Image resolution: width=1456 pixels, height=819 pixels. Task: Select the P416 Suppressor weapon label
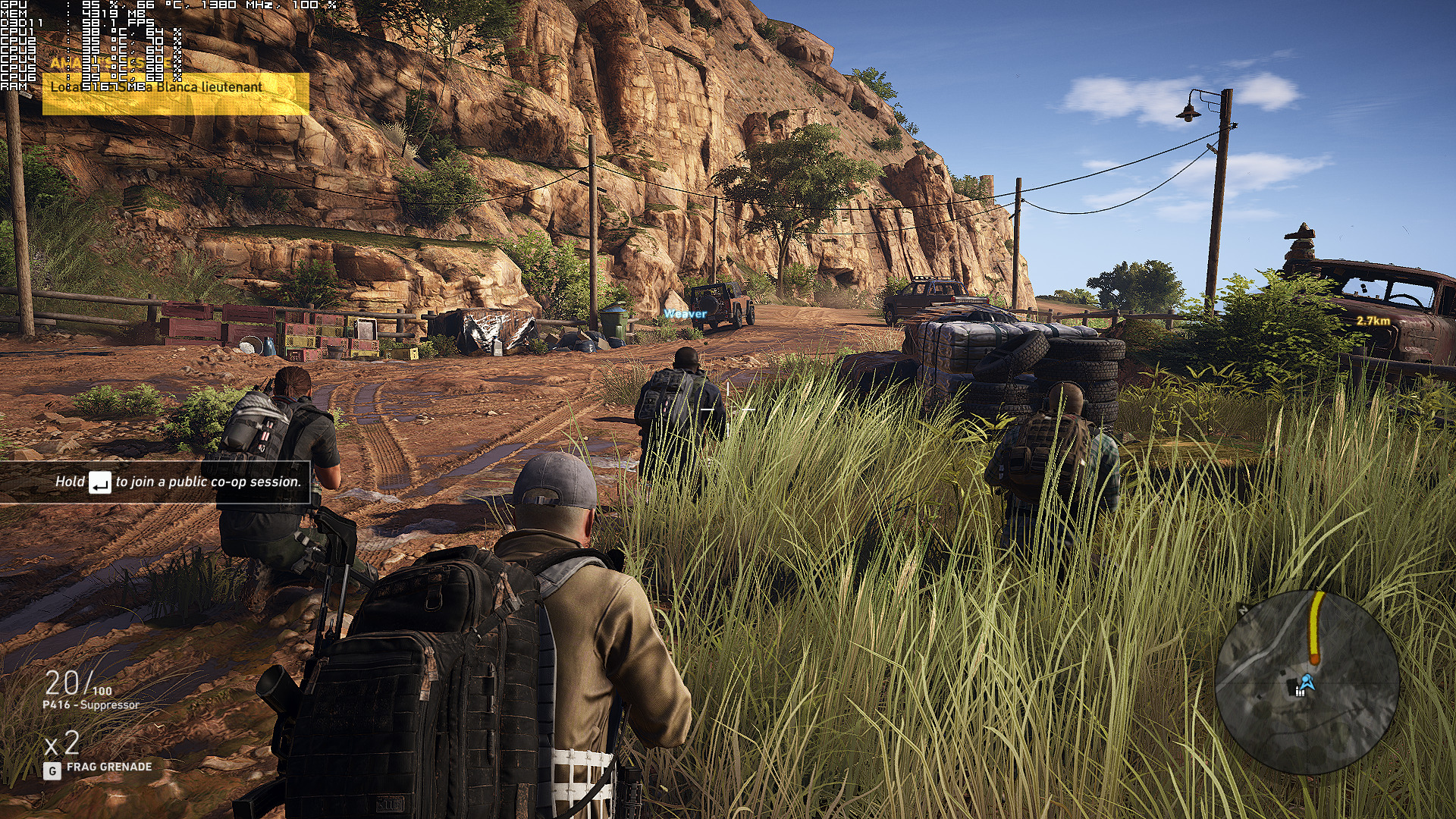[x=91, y=704]
